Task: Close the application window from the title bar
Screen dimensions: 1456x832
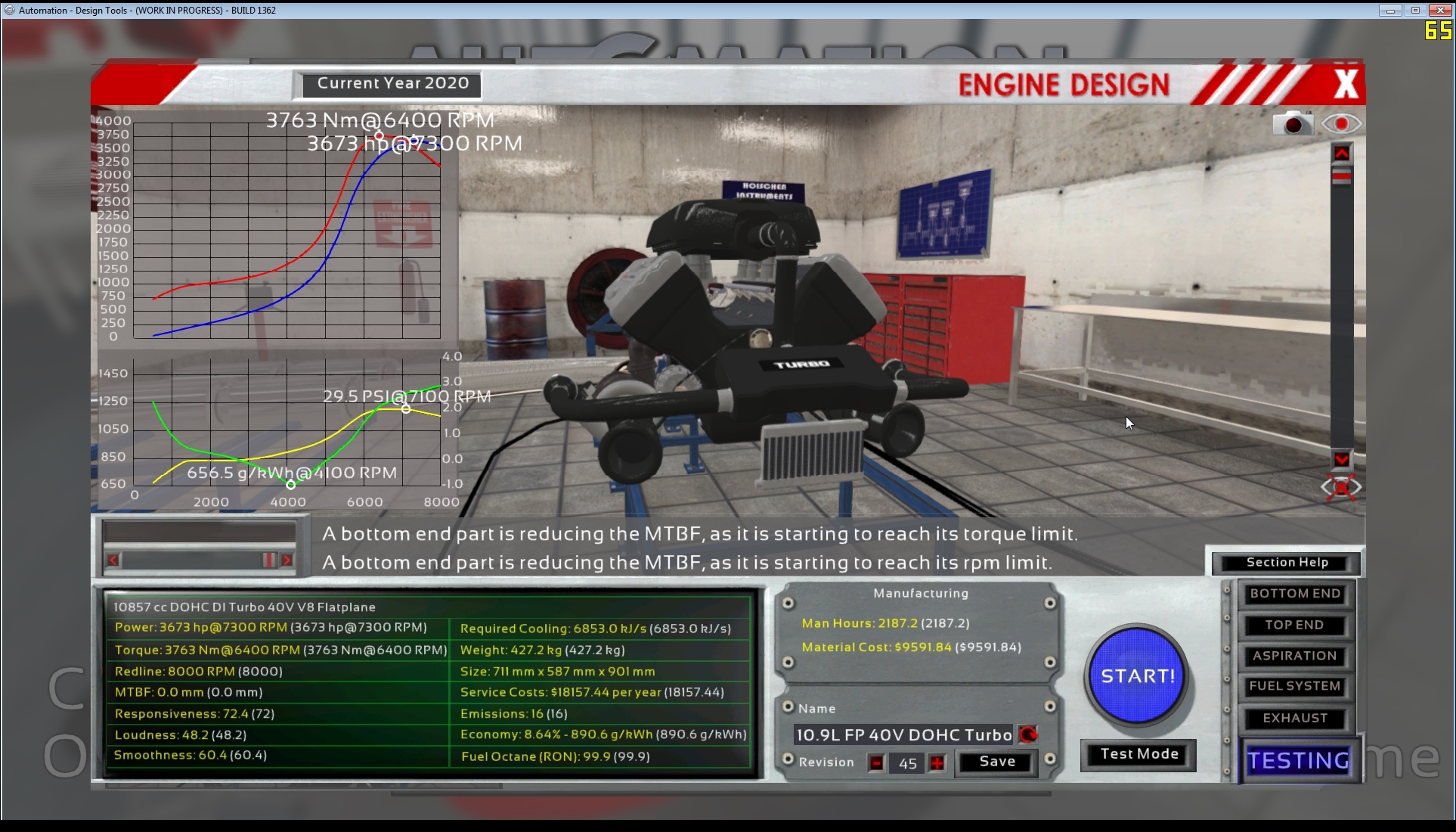Action: pyautogui.click(x=1439, y=10)
